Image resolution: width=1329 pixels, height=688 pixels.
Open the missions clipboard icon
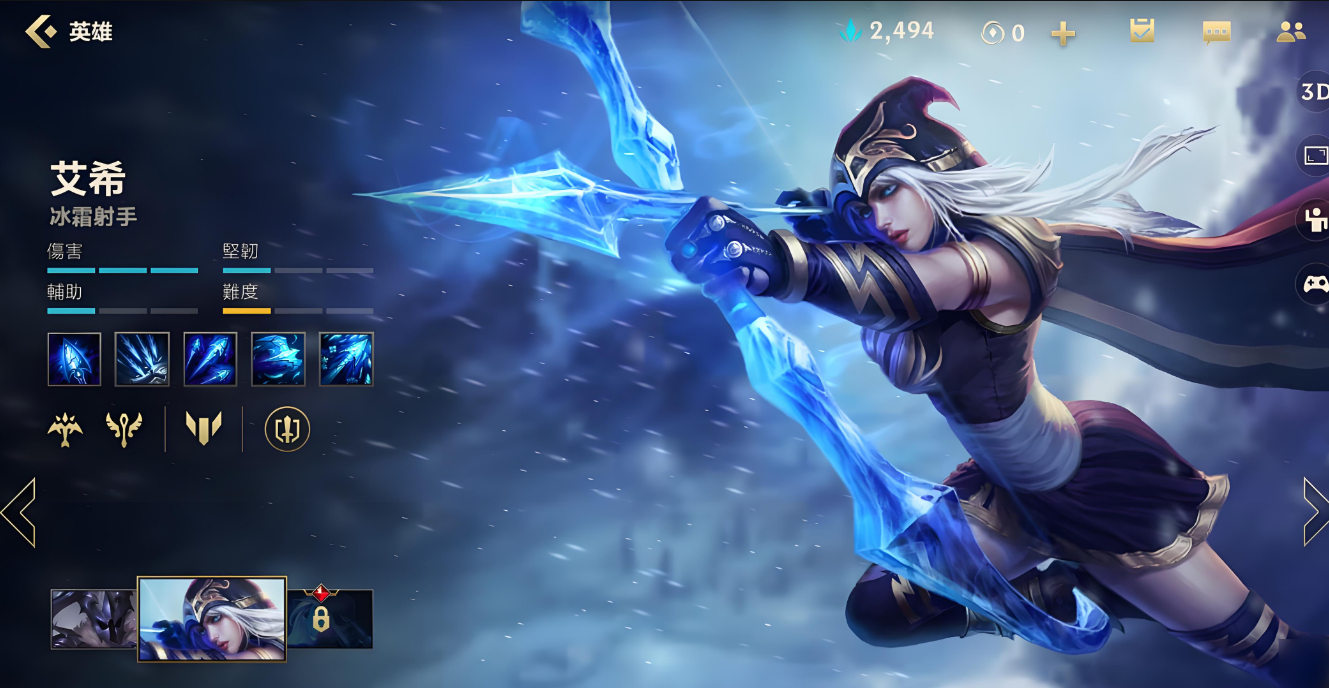click(x=1142, y=31)
